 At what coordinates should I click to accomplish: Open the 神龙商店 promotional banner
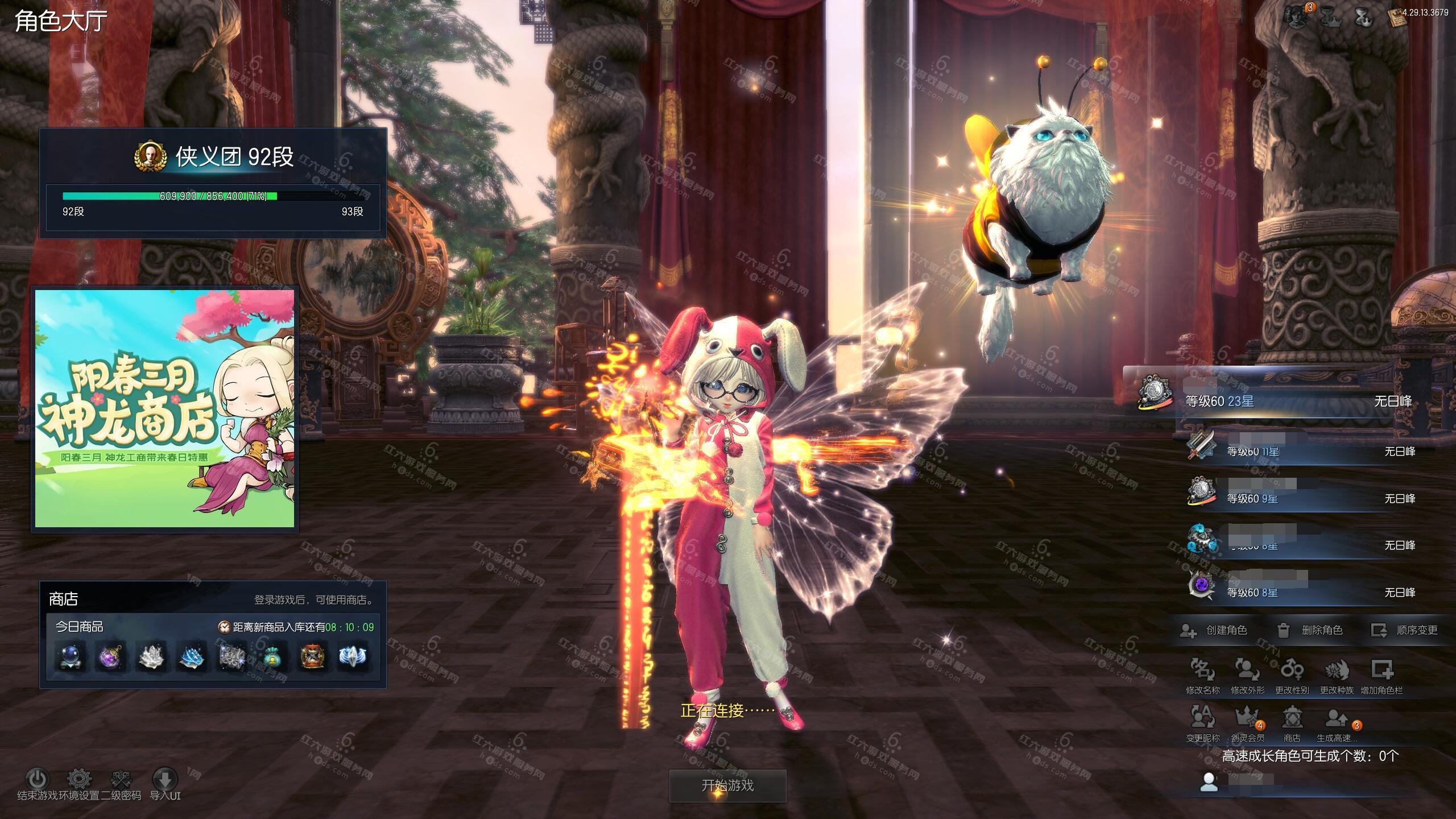(165, 408)
